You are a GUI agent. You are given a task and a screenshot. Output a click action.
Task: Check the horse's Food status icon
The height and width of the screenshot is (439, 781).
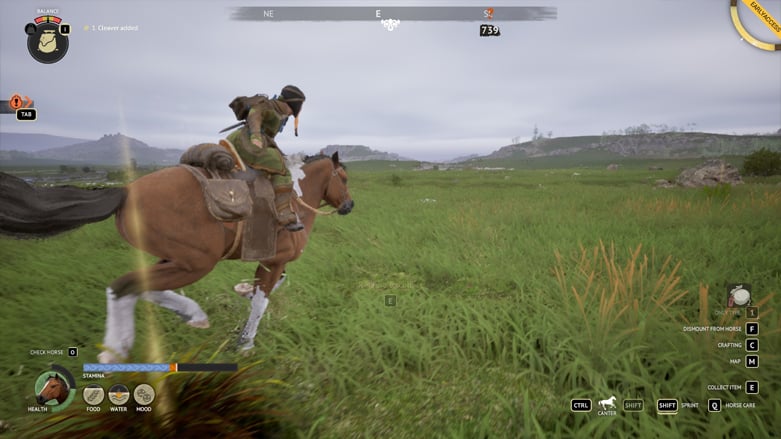pyautogui.click(x=93, y=394)
